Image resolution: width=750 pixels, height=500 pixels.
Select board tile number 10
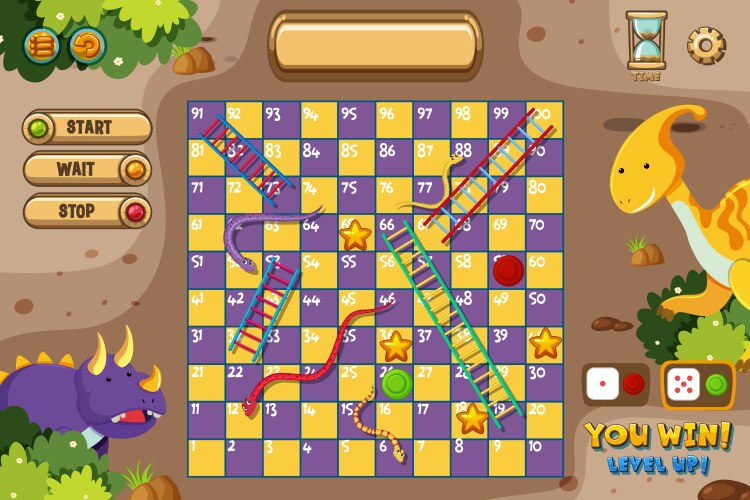pyautogui.click(x=544, y=458)
